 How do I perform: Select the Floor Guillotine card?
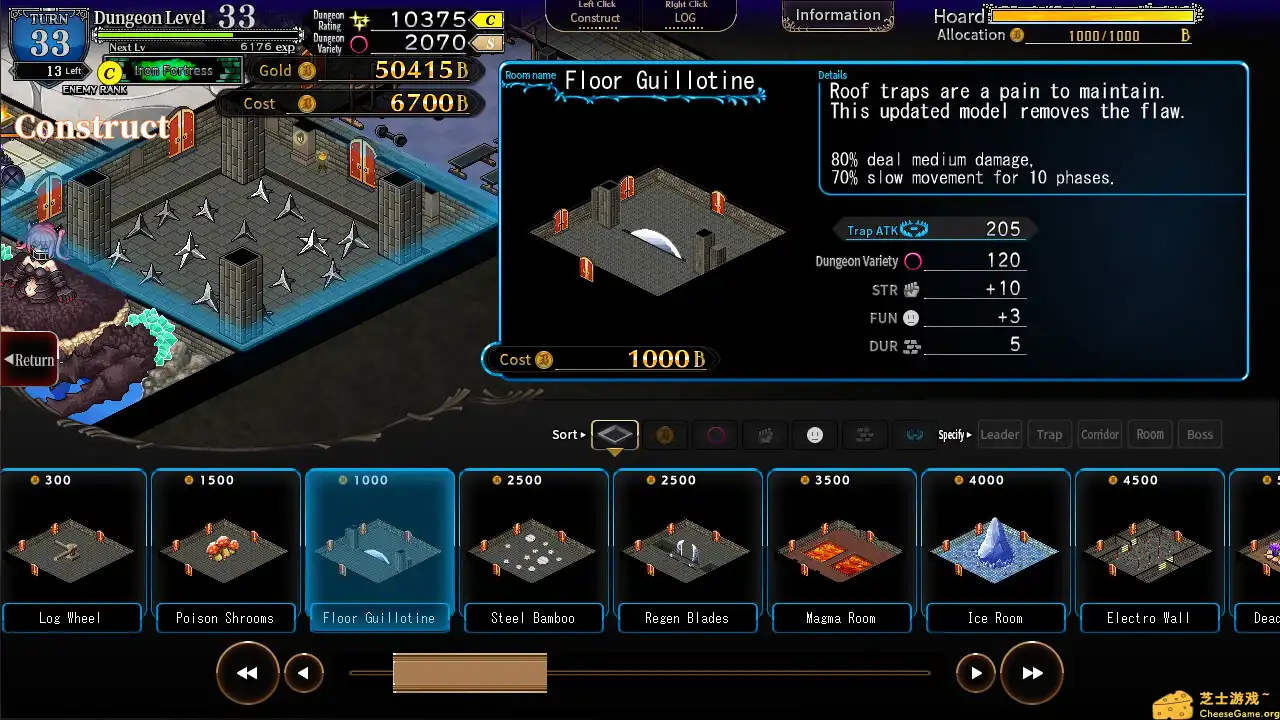tap(379, 550)
